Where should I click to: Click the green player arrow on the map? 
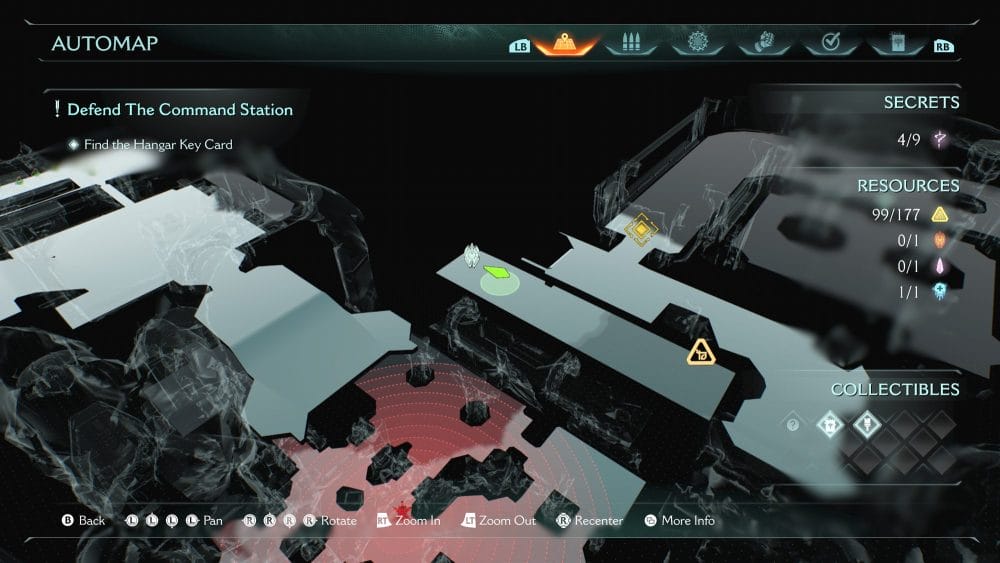point(497,272)
